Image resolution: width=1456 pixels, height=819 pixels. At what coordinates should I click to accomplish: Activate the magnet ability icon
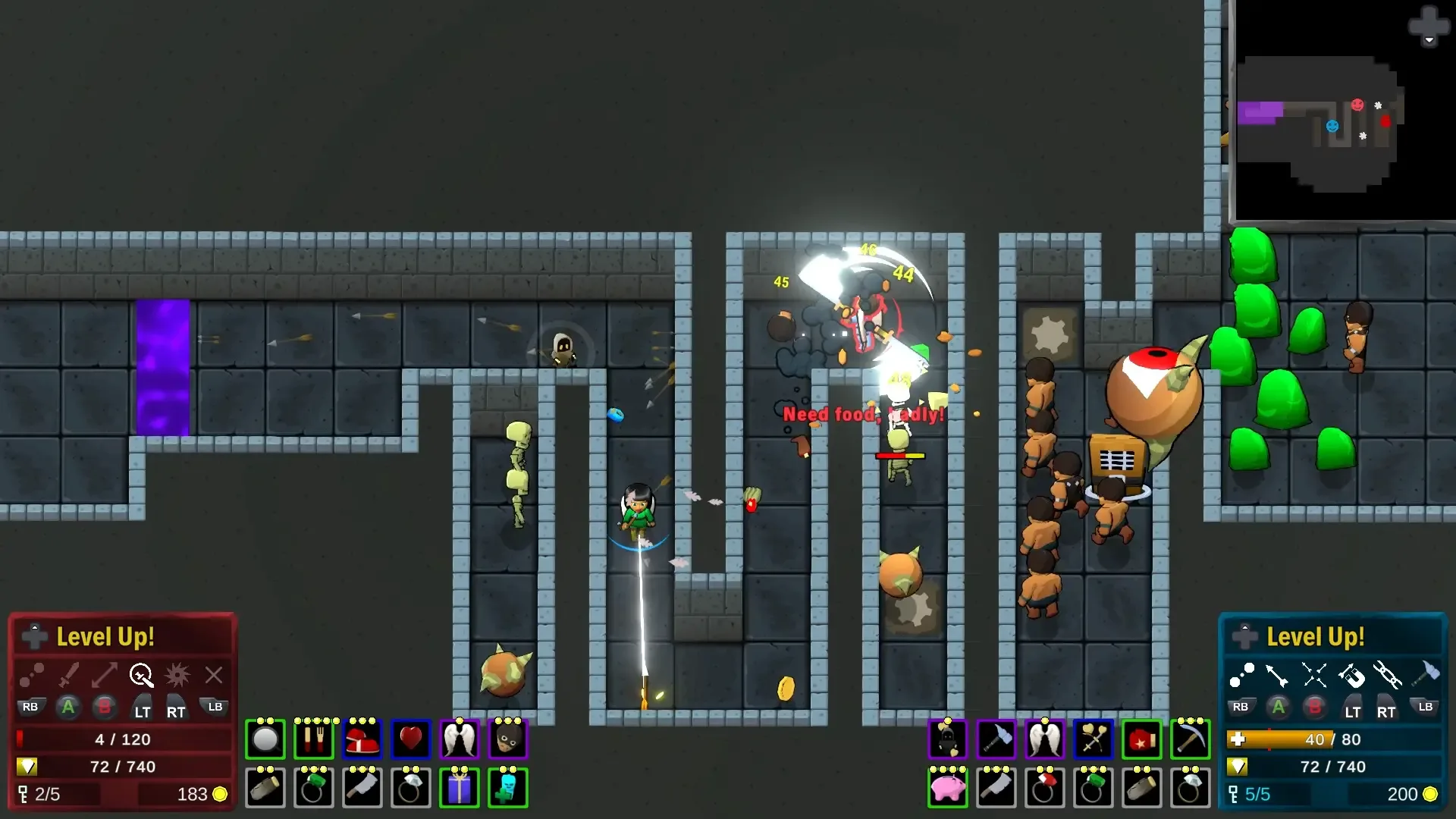pos(1351,674)
